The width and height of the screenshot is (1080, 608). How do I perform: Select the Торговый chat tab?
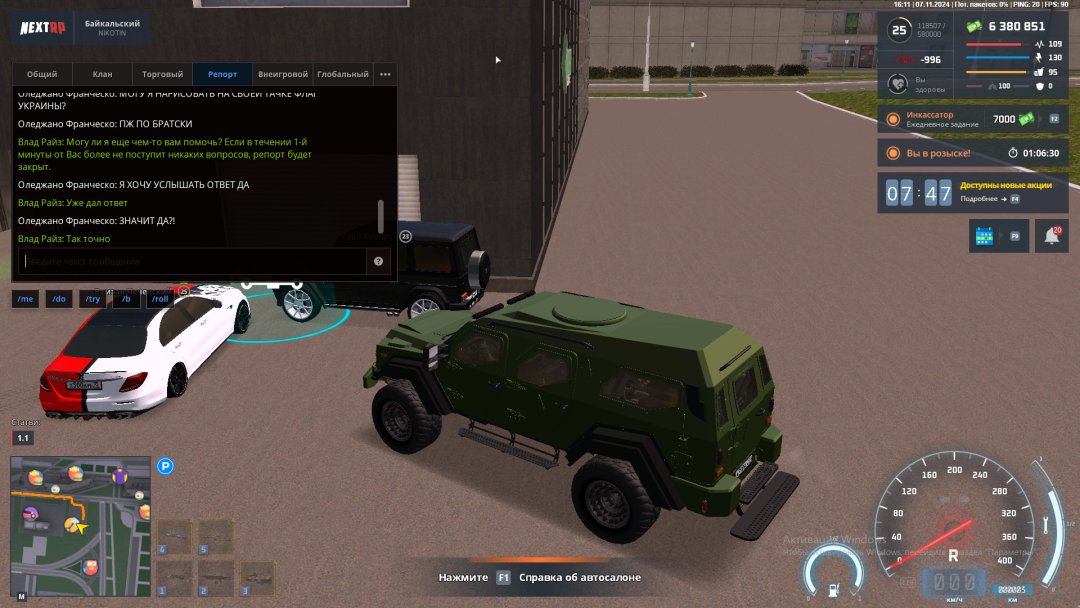tap(162, 74)
